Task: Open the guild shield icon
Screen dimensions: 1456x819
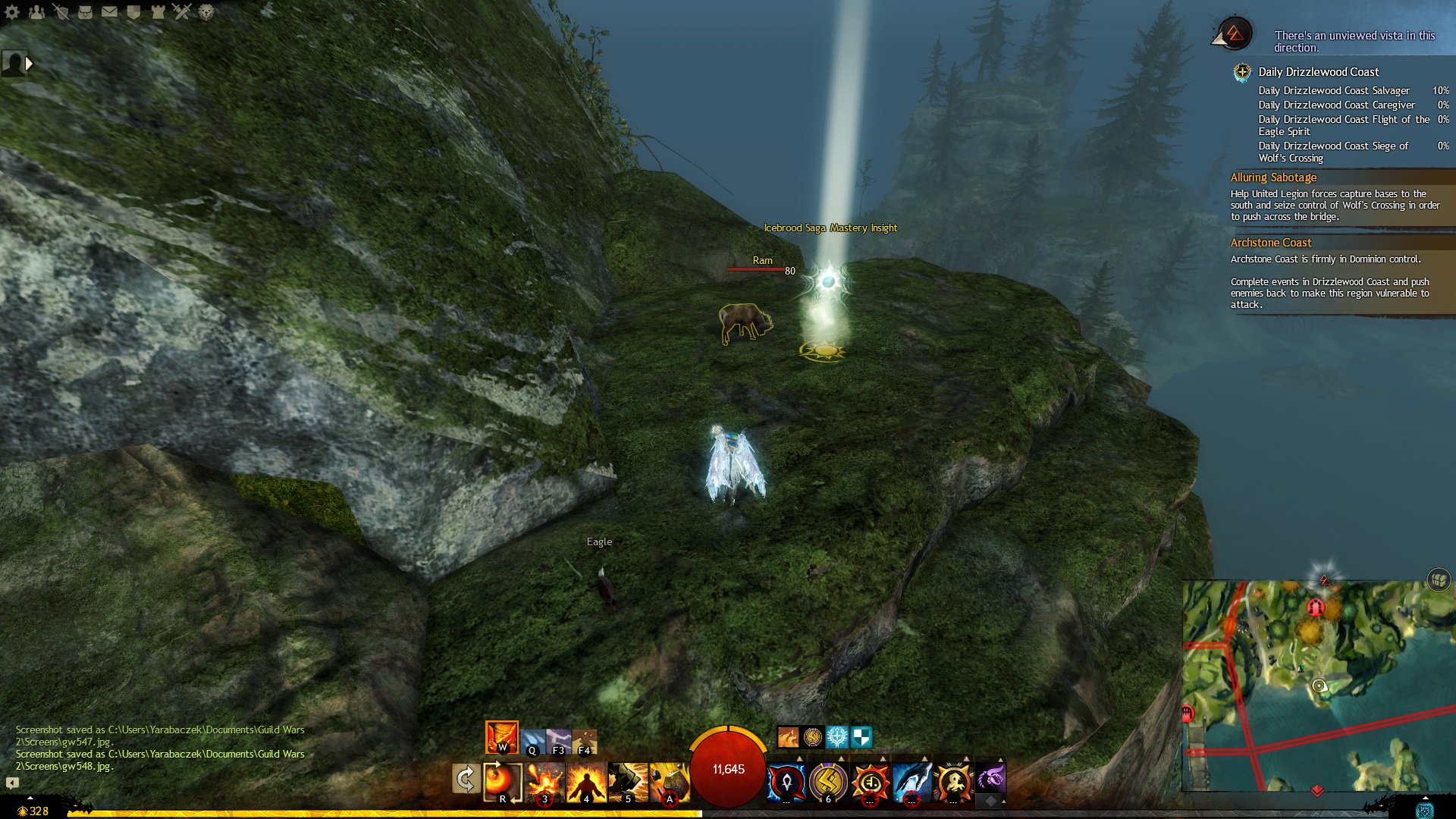Action: [x=133, y=12]
